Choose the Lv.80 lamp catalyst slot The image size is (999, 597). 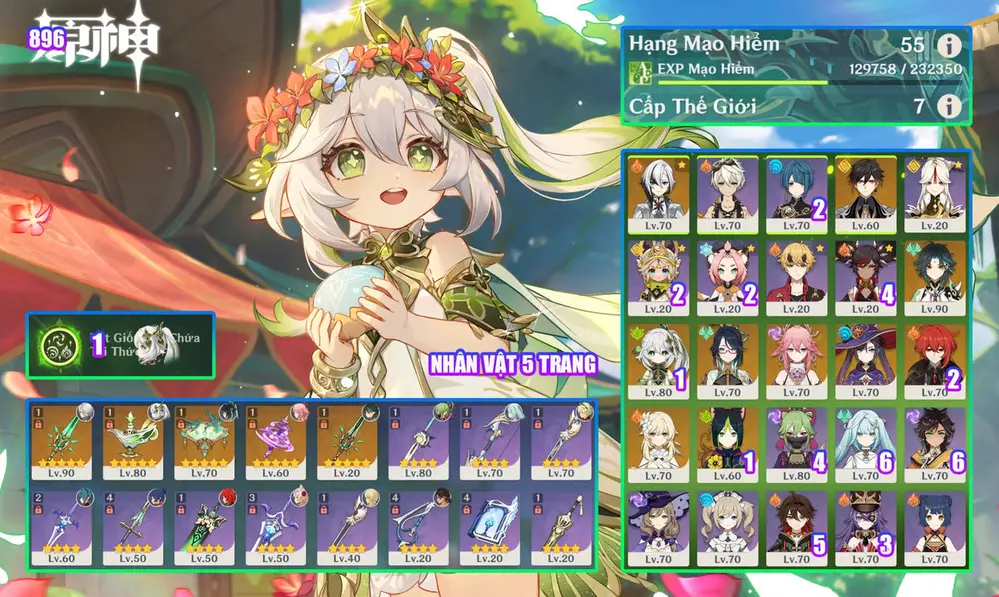pos(132,439)
